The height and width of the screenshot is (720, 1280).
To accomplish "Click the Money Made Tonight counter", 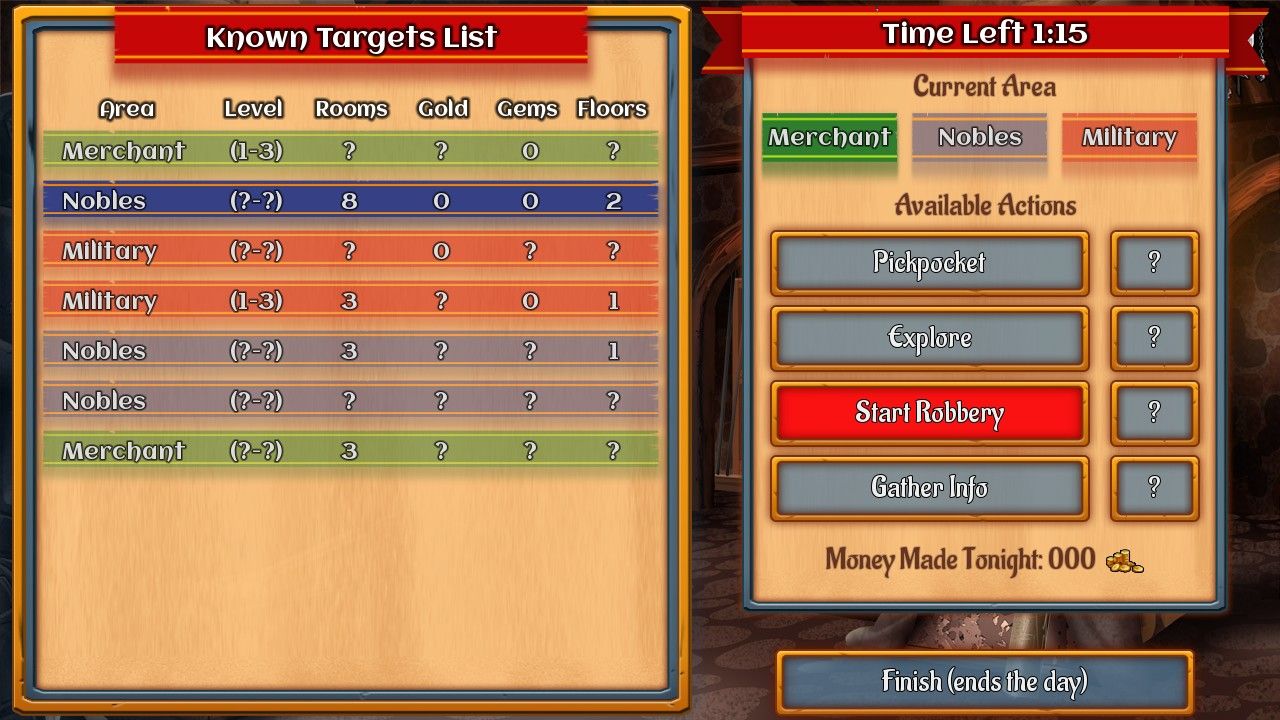I will click(960, 561).
